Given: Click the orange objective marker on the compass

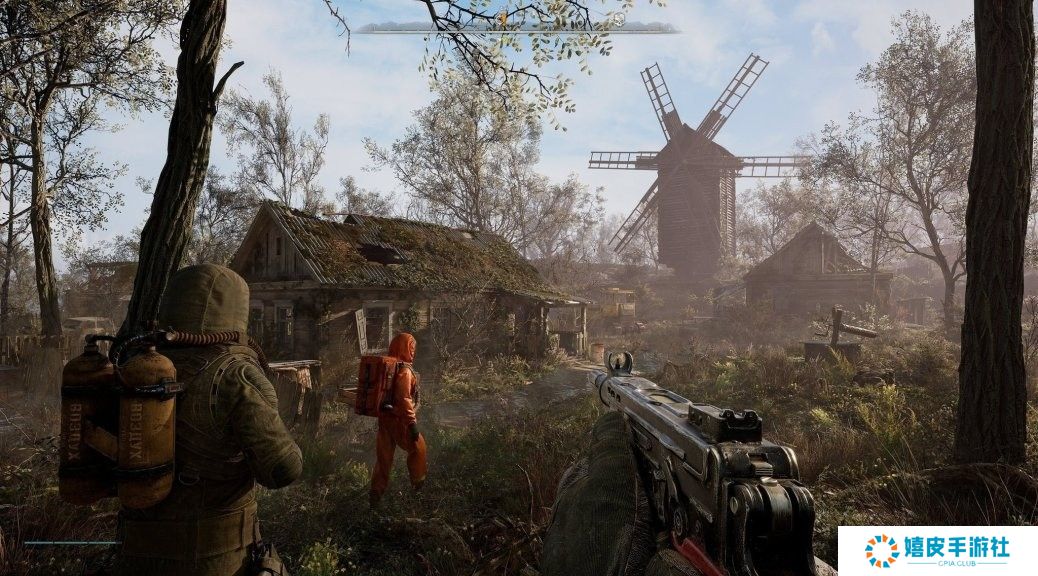Looking at the screenshot, I should point(503,18).
